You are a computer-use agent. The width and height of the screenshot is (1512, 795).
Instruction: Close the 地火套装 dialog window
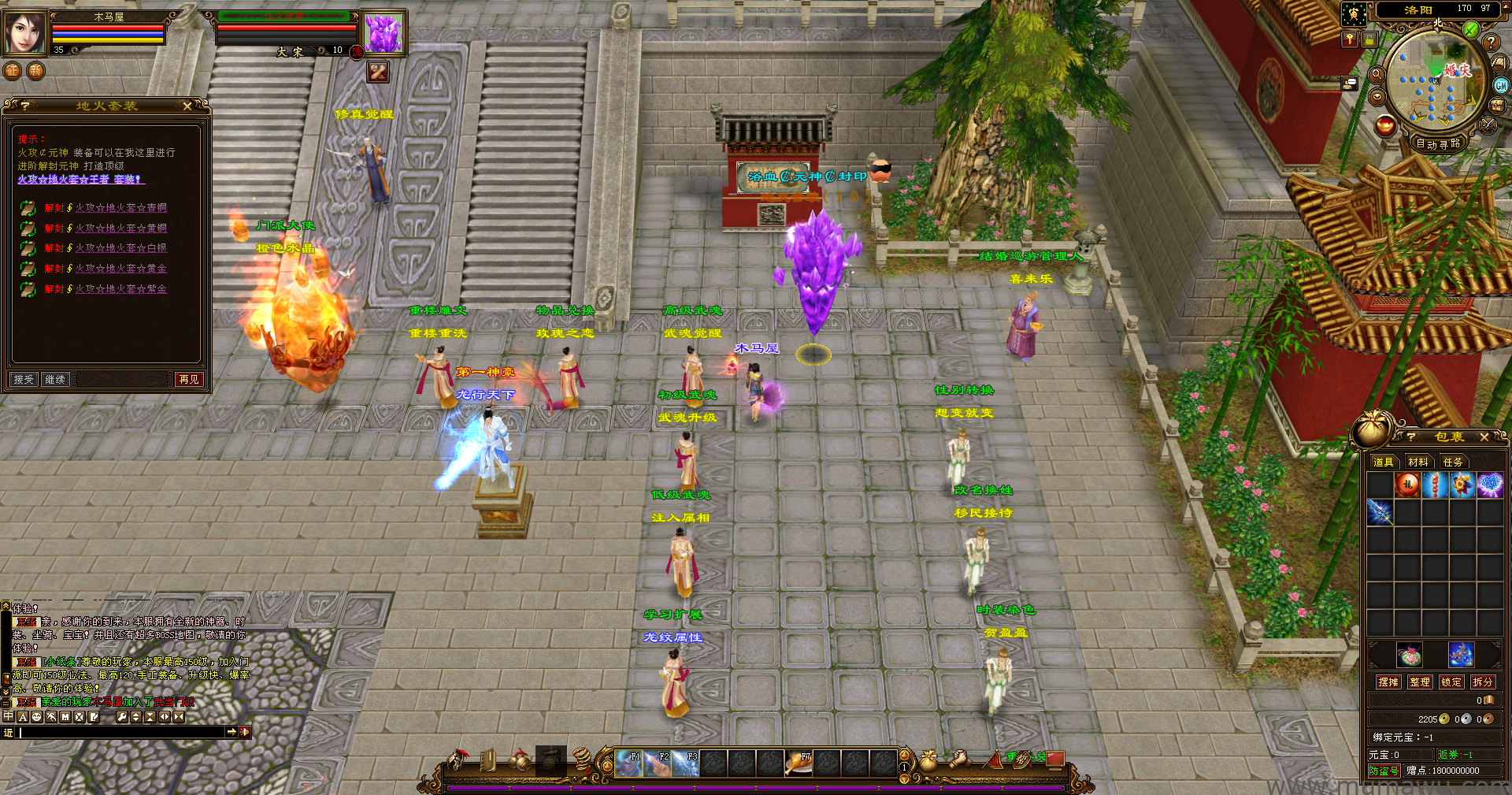pos(187,106)
